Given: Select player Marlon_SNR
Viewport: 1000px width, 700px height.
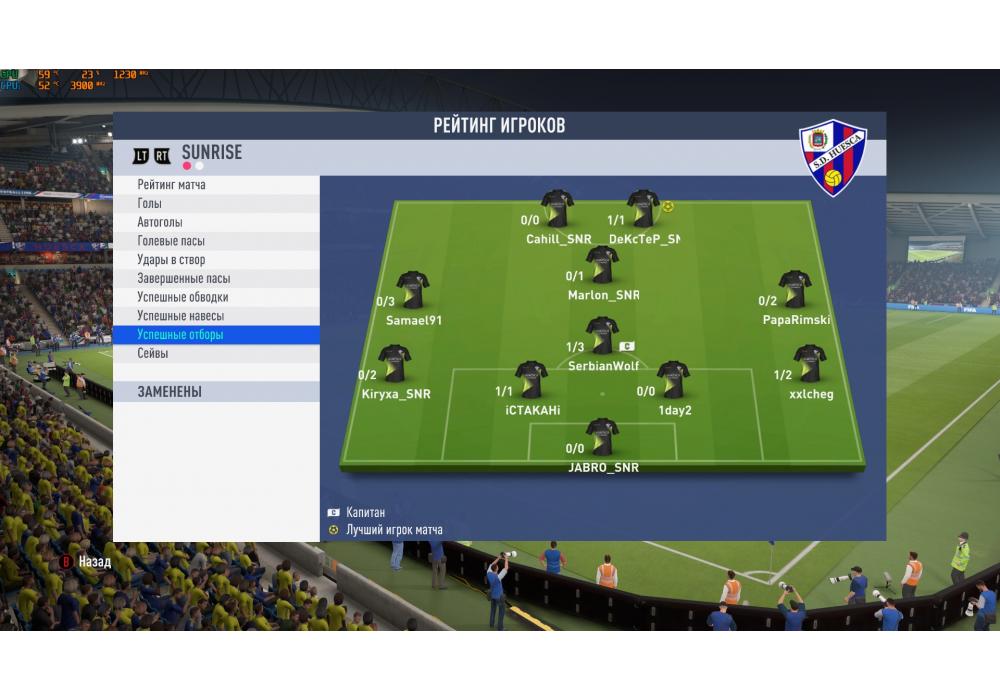Looking at the screenshot, I should [x=602, y=265].
